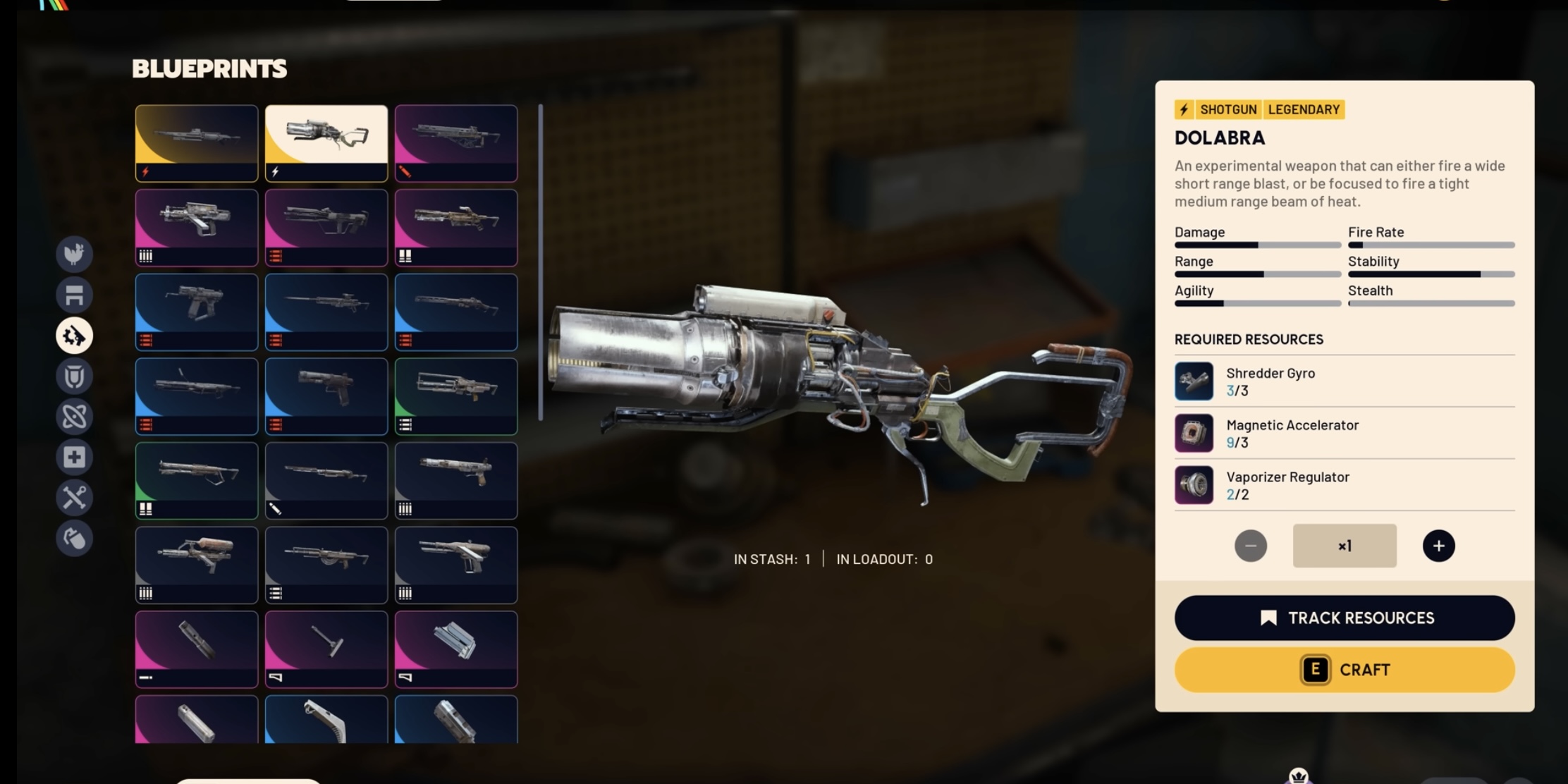Select the atomic science category icon
The image size is (1568, 784).
click(x=74, y=417)
